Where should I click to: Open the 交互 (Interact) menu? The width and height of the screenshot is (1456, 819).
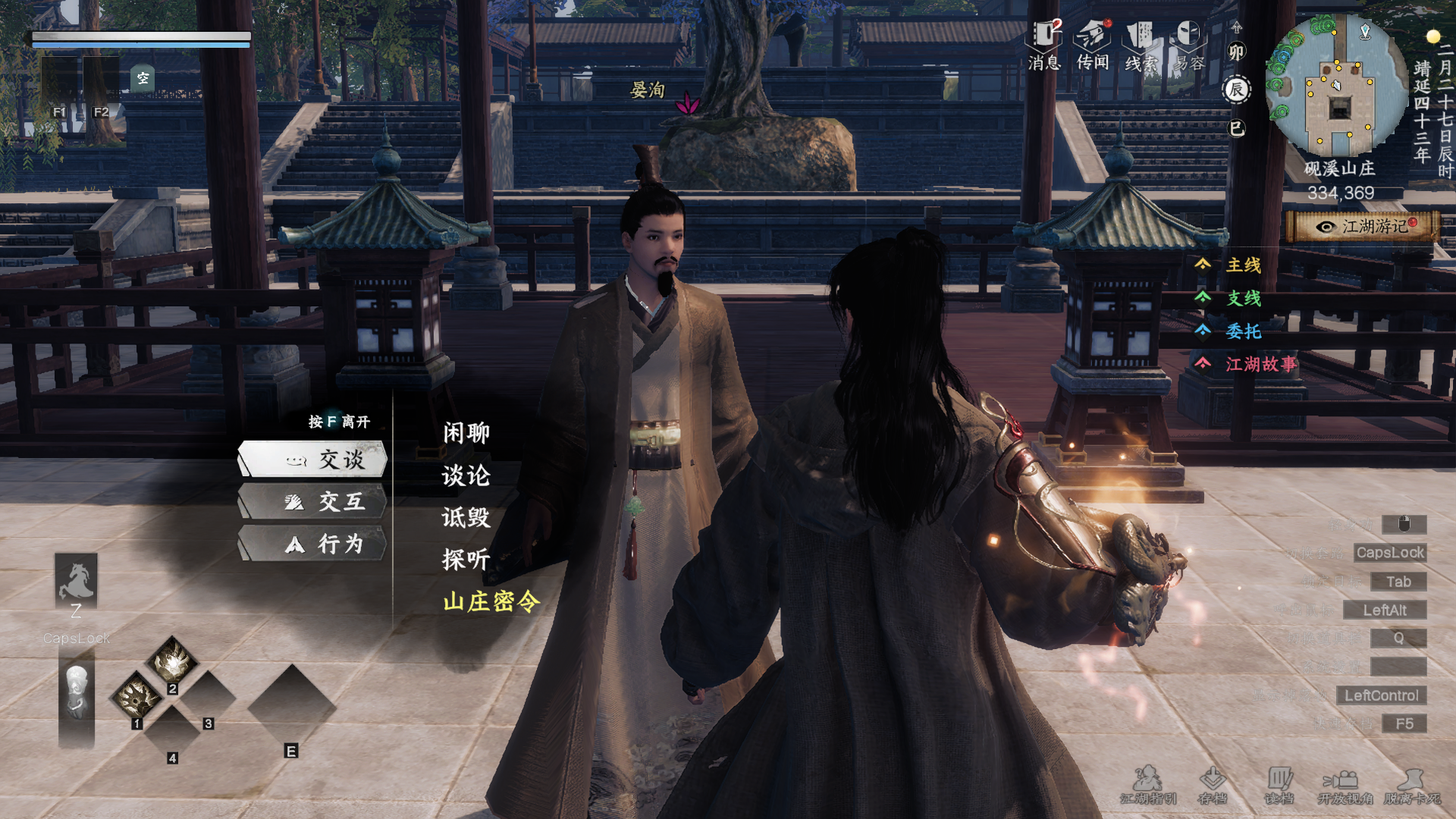[x=313, y=501]
